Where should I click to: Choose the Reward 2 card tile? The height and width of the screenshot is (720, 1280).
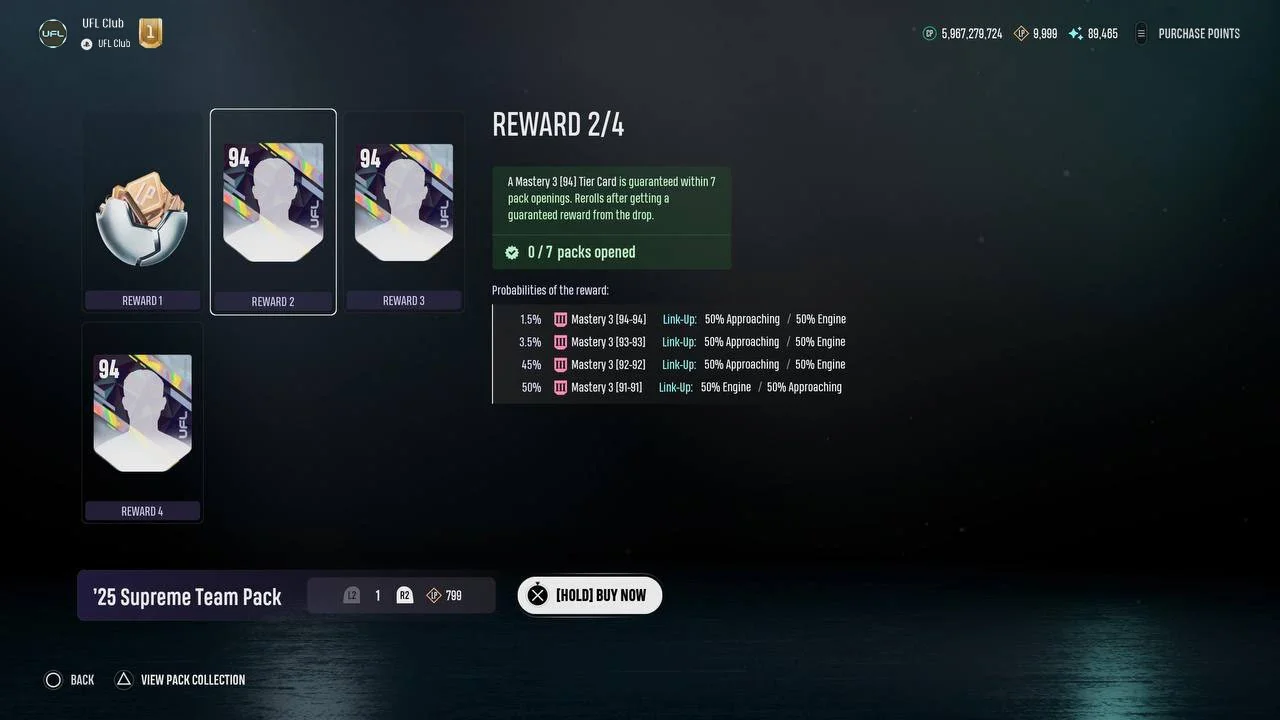pyautogui.click(x=273, y=212)
